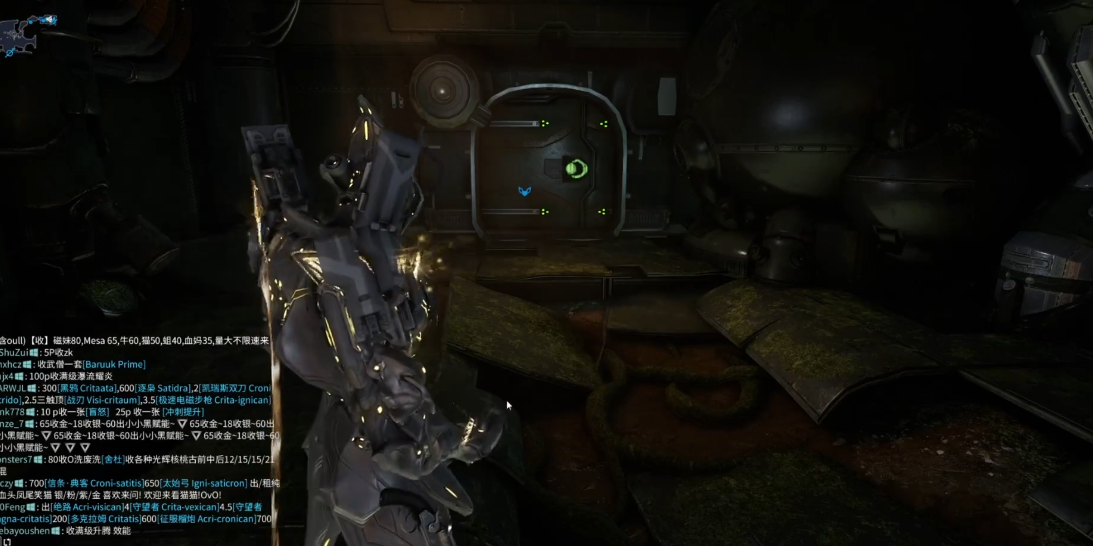This screenshot has height=546, width=1093.
Task: Show the 多克拉姆 Critatis linked item
Action: tap(104, 520)
